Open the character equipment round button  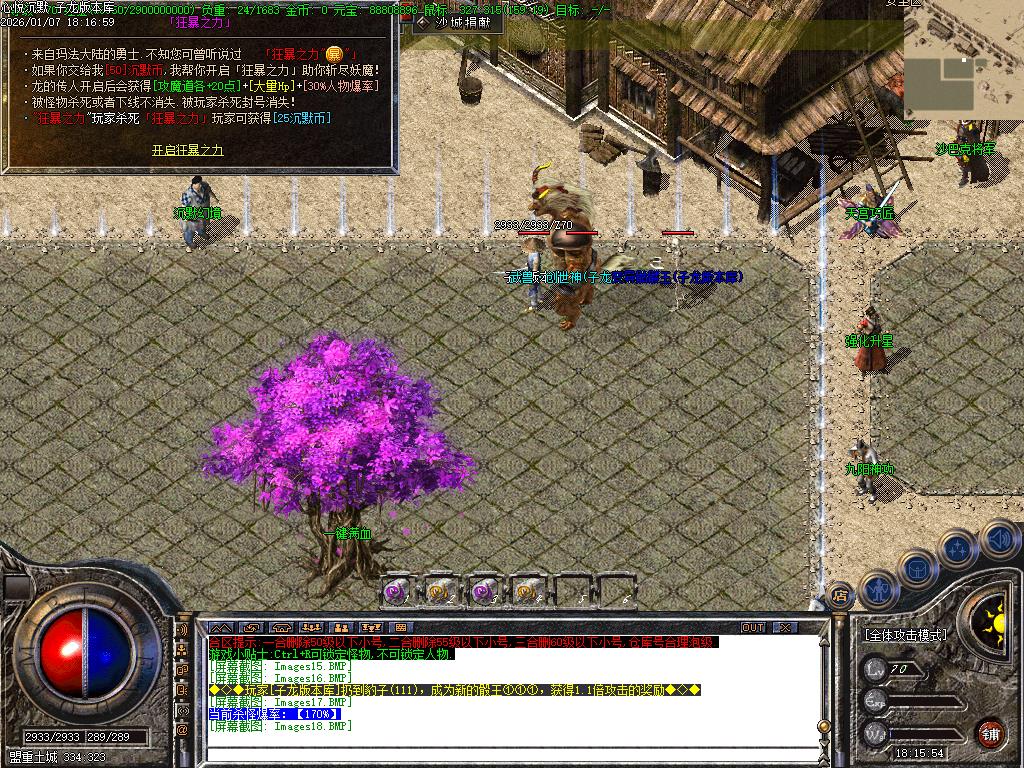point(877,589)
